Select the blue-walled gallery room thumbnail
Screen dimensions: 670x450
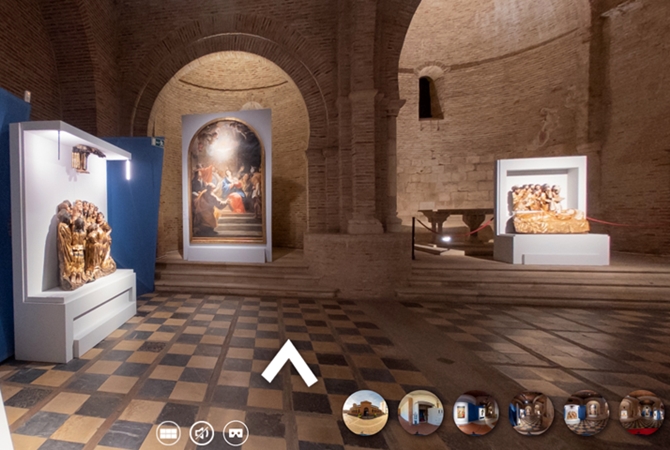475,412
